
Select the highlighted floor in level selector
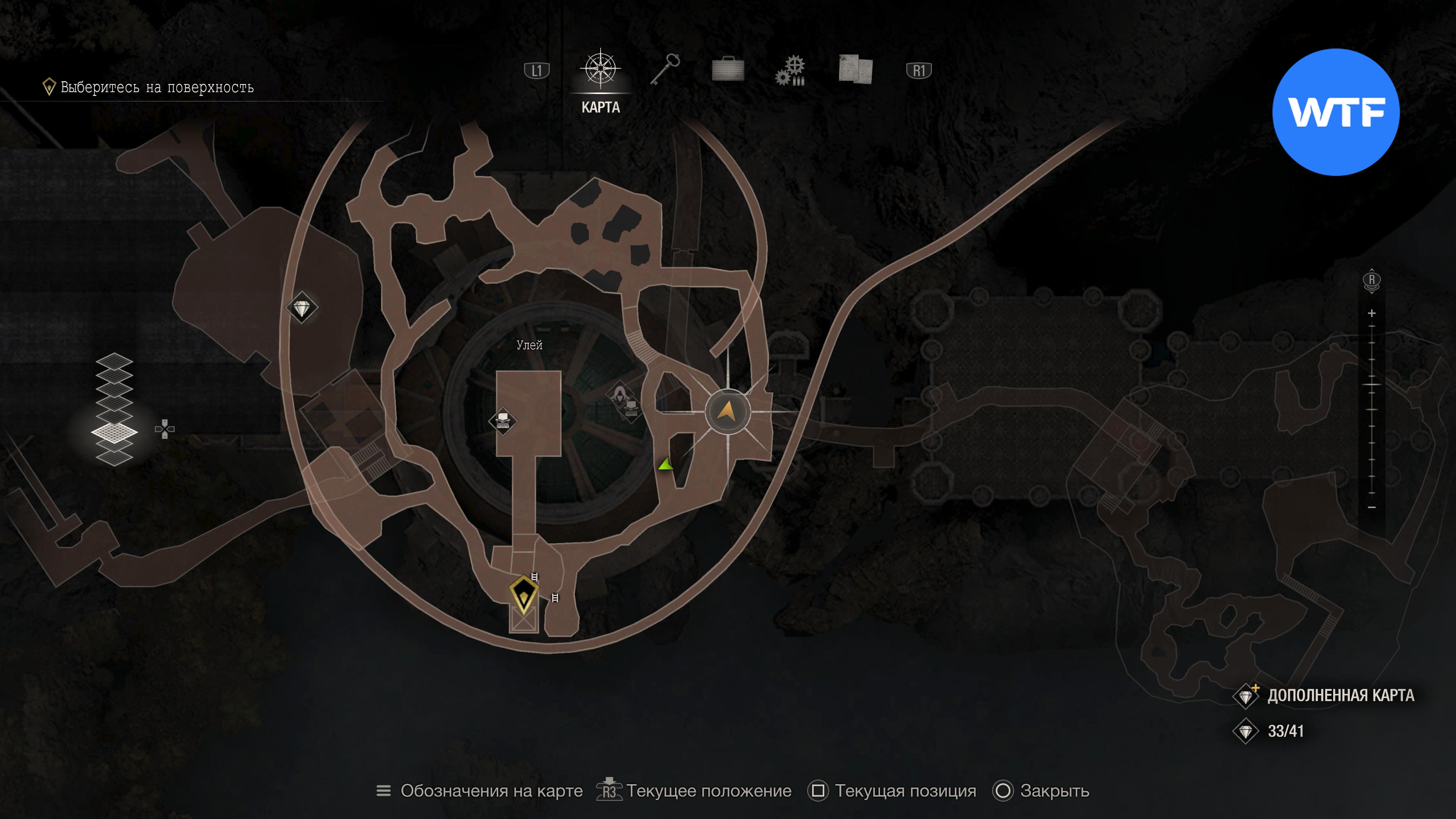(x=114, y=432)
